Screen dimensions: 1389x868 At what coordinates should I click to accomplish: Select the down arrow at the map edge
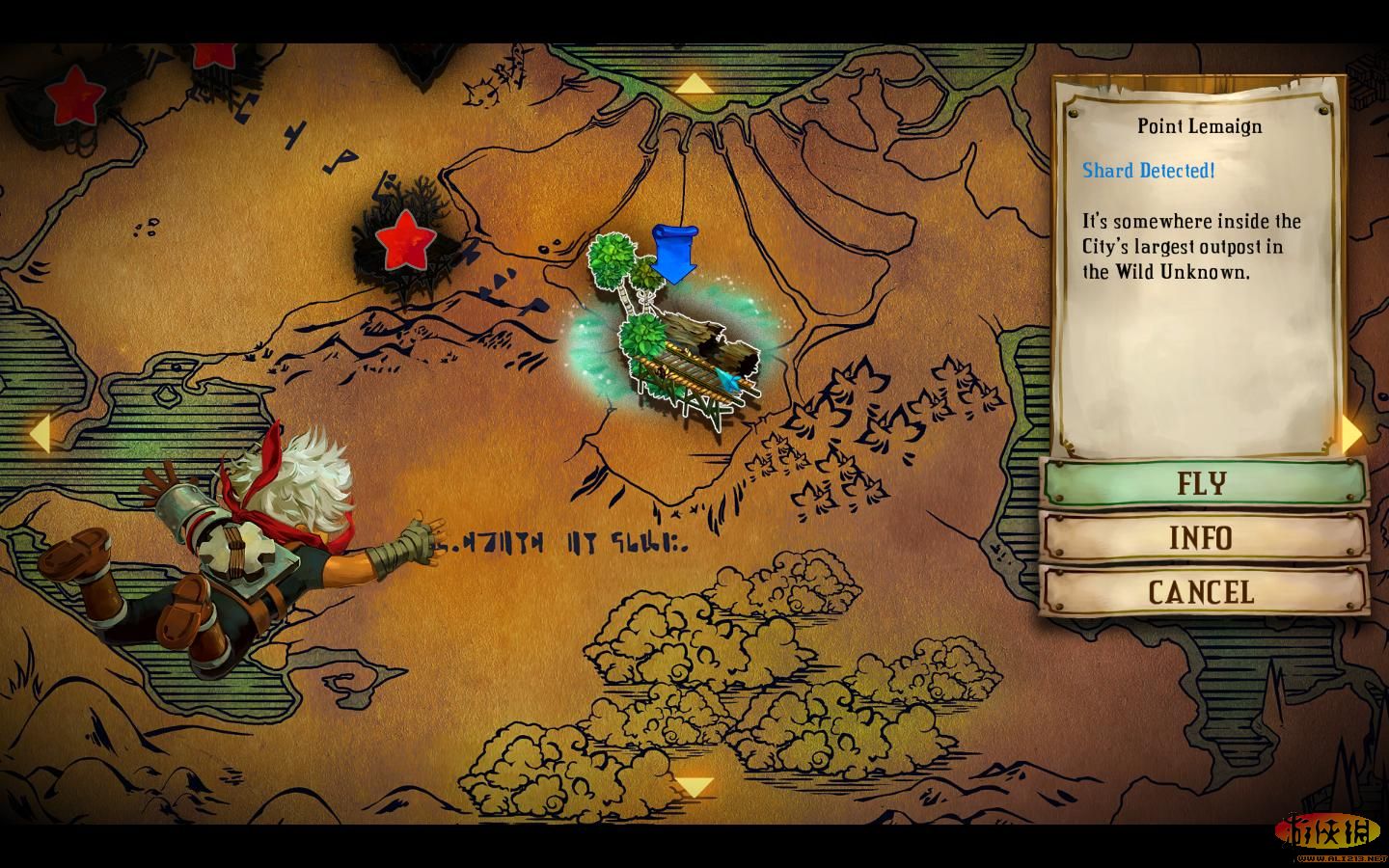point(694,787)
